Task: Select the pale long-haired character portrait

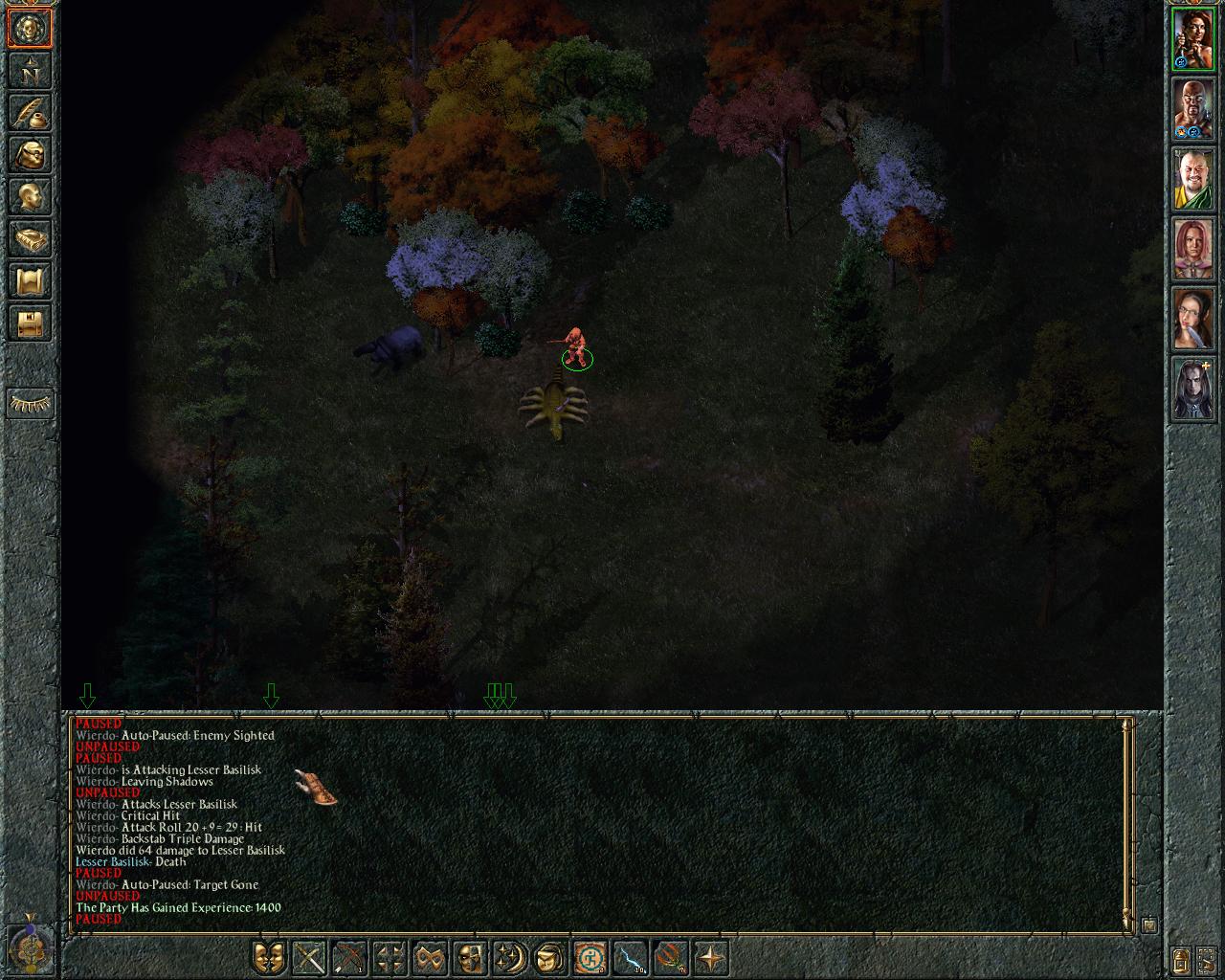Action: point(1193,390)
